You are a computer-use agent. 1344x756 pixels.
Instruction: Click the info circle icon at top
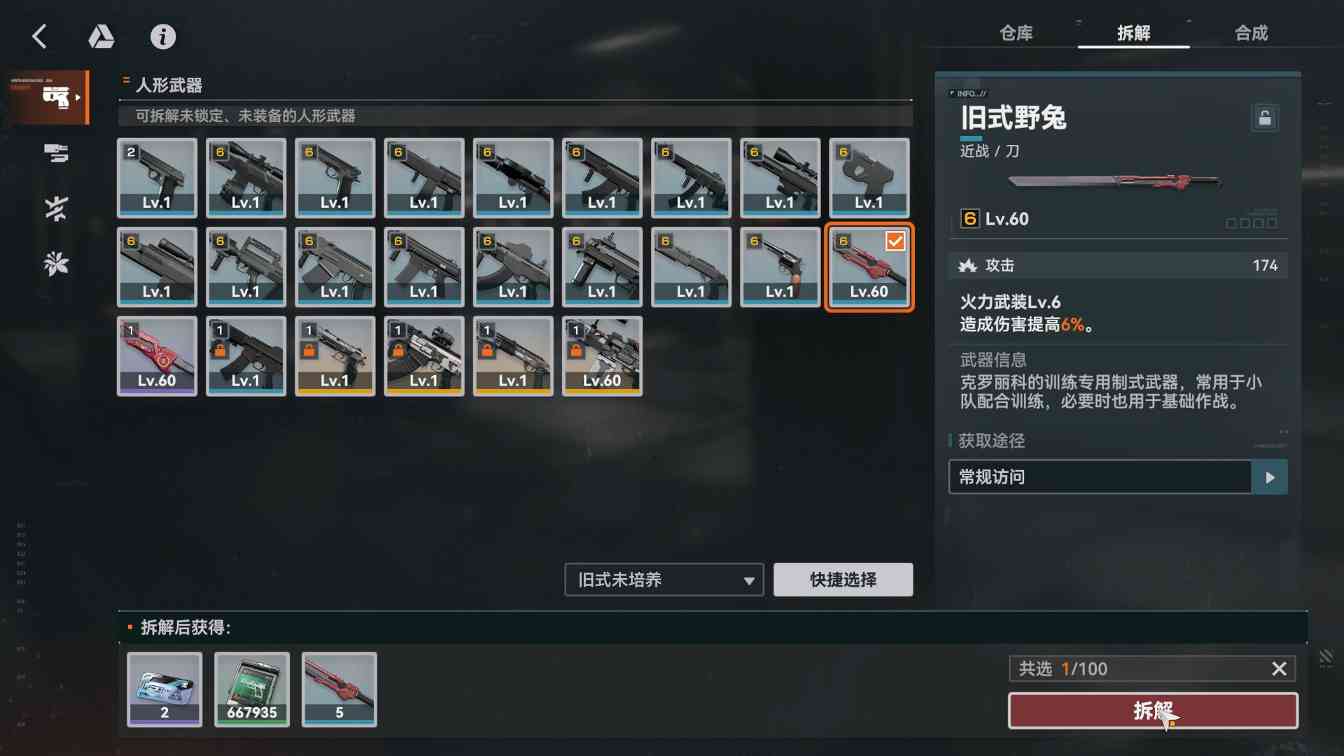coord(163,36)
